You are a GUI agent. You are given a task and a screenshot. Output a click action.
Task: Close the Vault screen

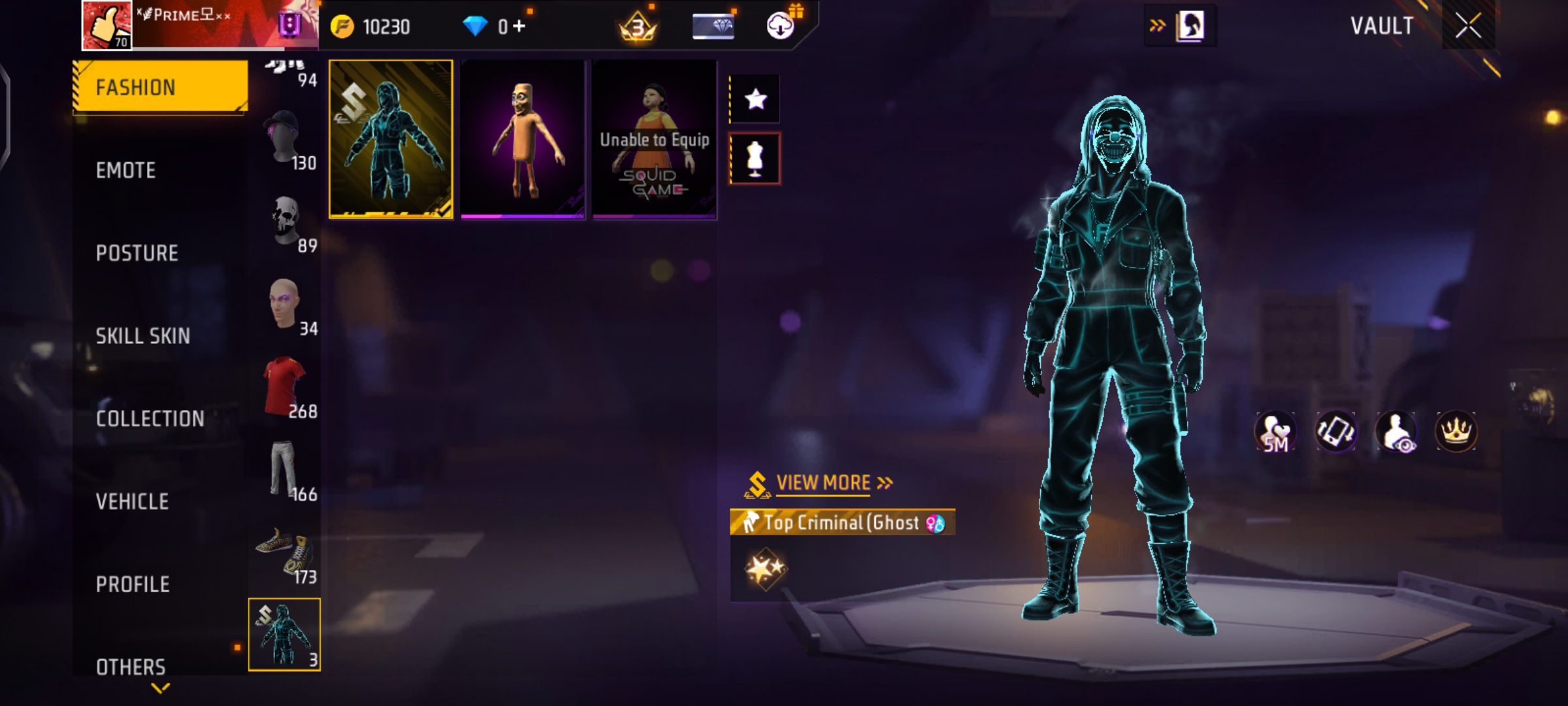(1468, 26)
